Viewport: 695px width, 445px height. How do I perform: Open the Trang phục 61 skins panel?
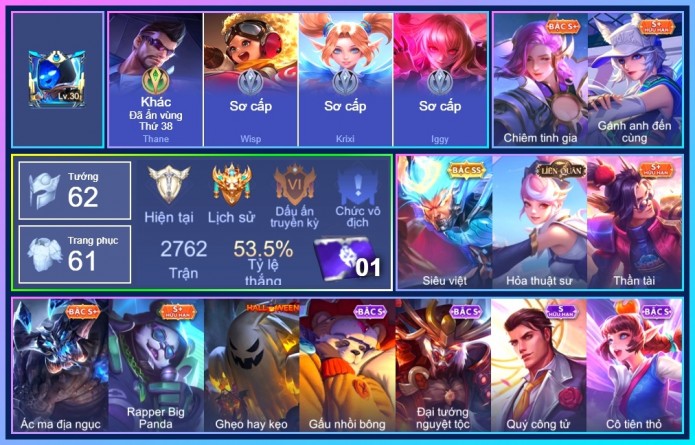point(75,254)
